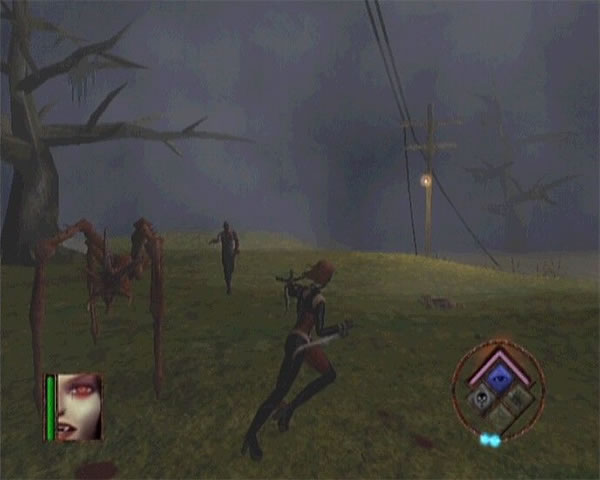Activate the skull icon in the mode selector
Image resolution: width=600 pixels, height=480 pixels.
(x=481, y=398)
